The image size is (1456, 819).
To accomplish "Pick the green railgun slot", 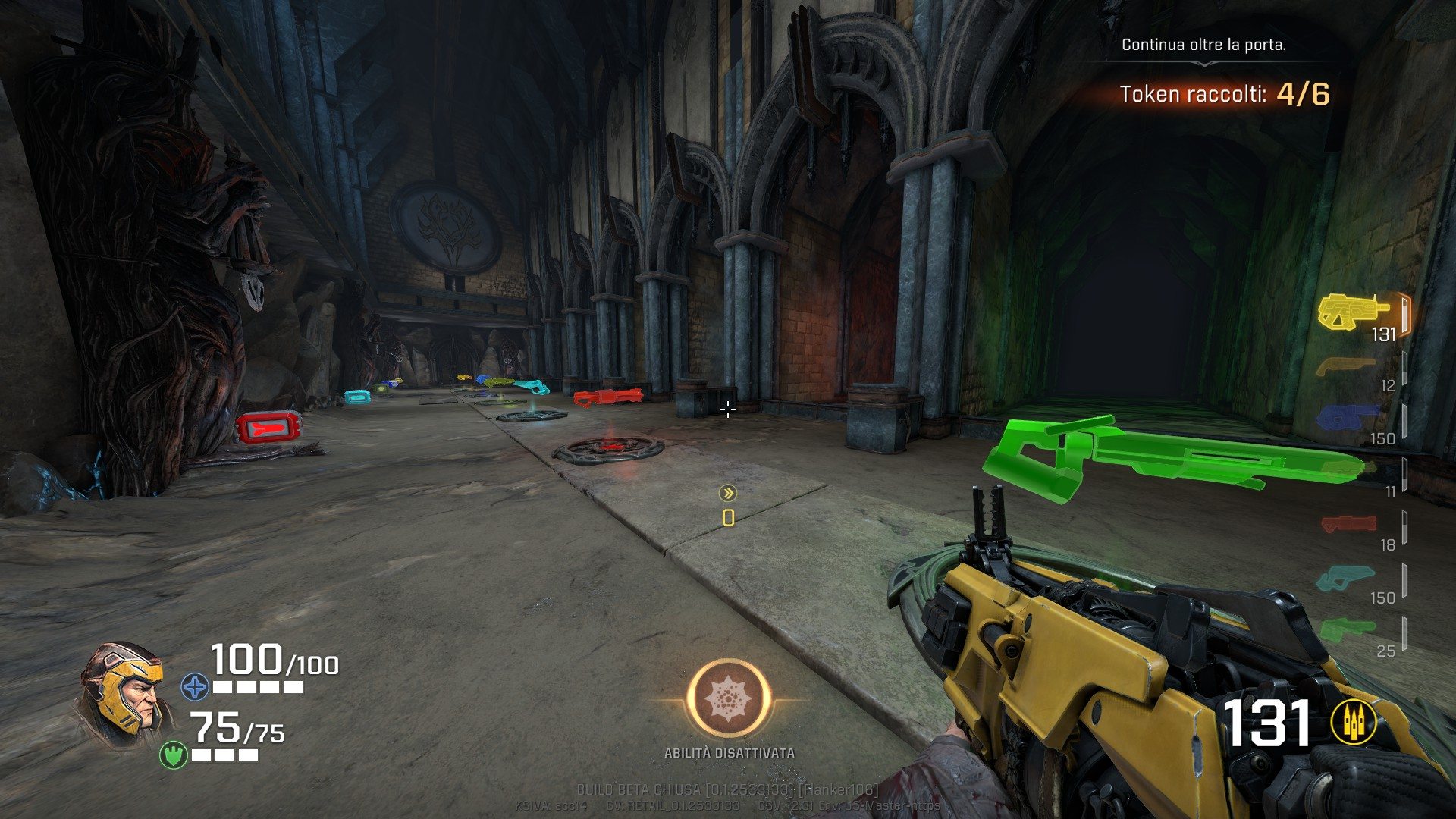I will coord(1346,629).
